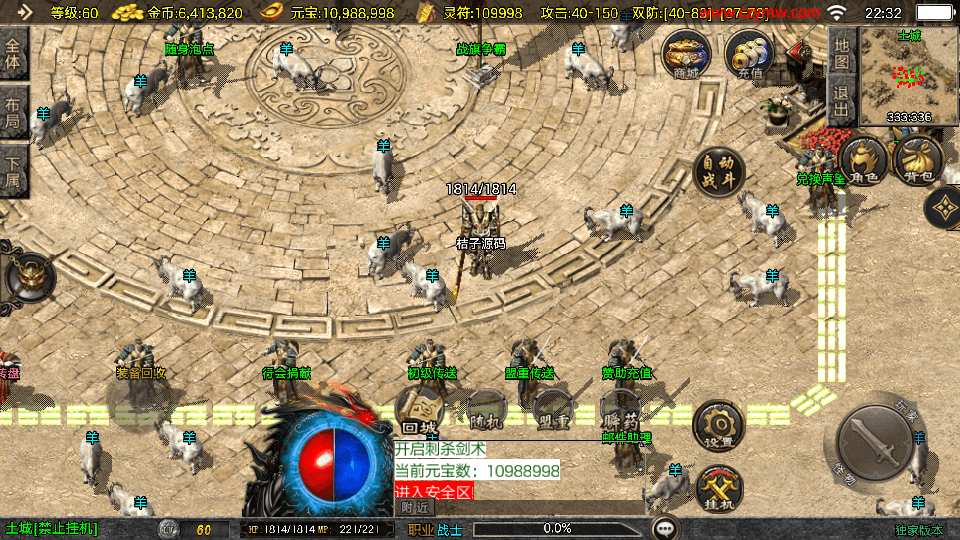
Task: Open the chat speech bubble
Action: click(665, 528)
